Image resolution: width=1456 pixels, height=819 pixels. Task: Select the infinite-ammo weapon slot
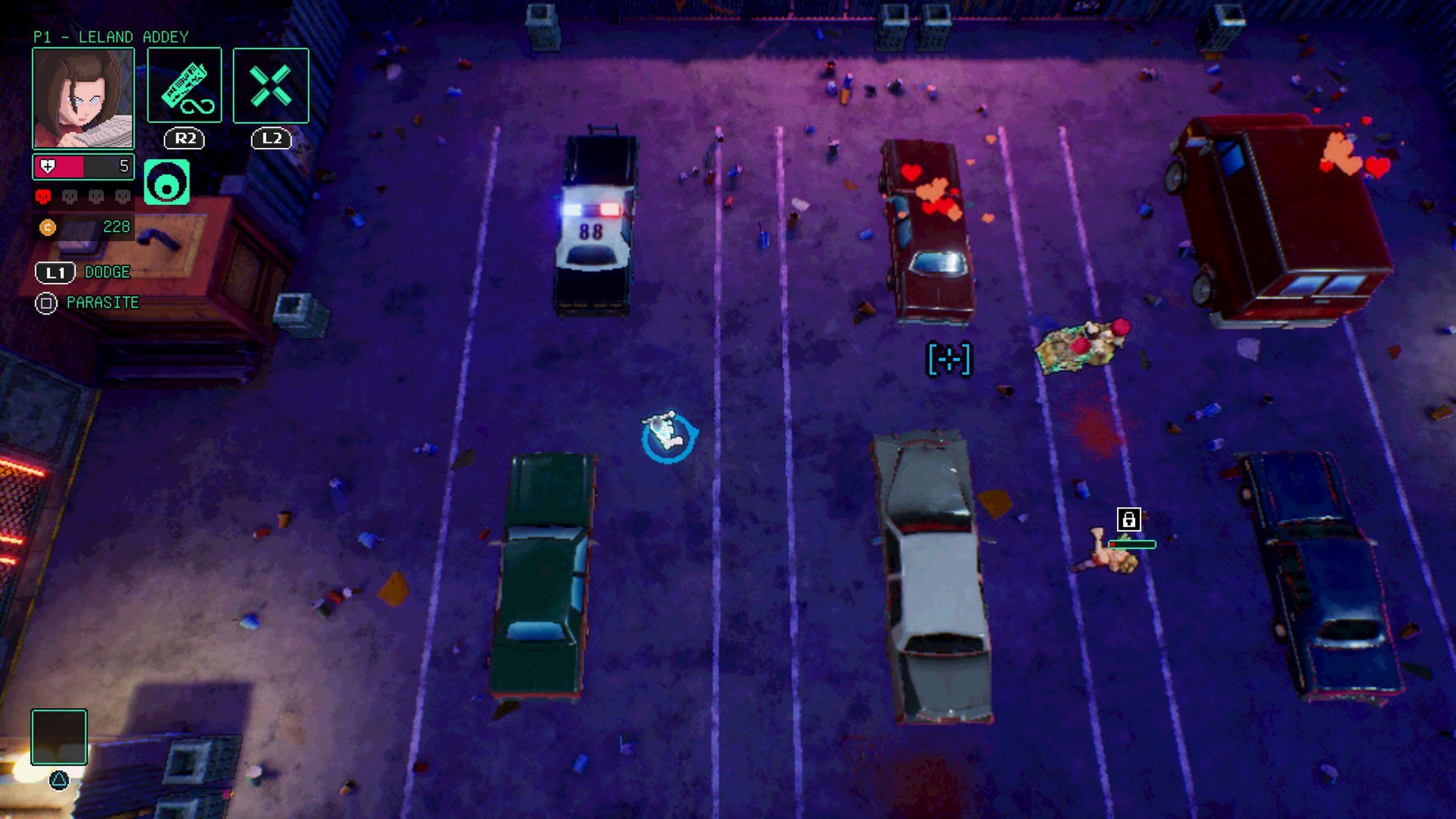(184, 85)
